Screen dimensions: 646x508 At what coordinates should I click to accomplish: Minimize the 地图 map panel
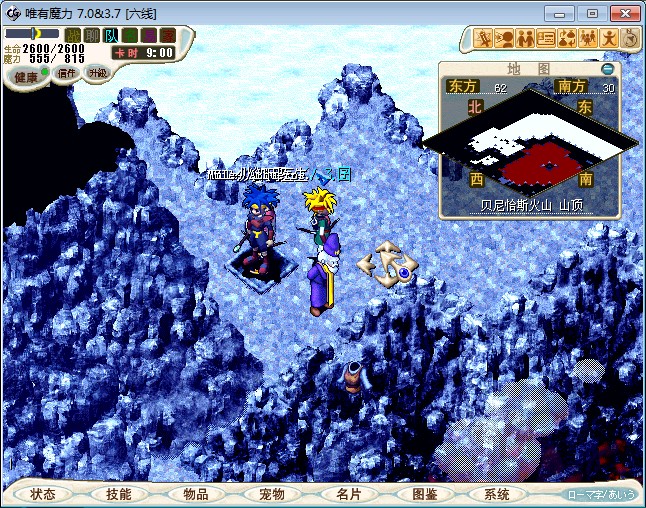[607, 69]
